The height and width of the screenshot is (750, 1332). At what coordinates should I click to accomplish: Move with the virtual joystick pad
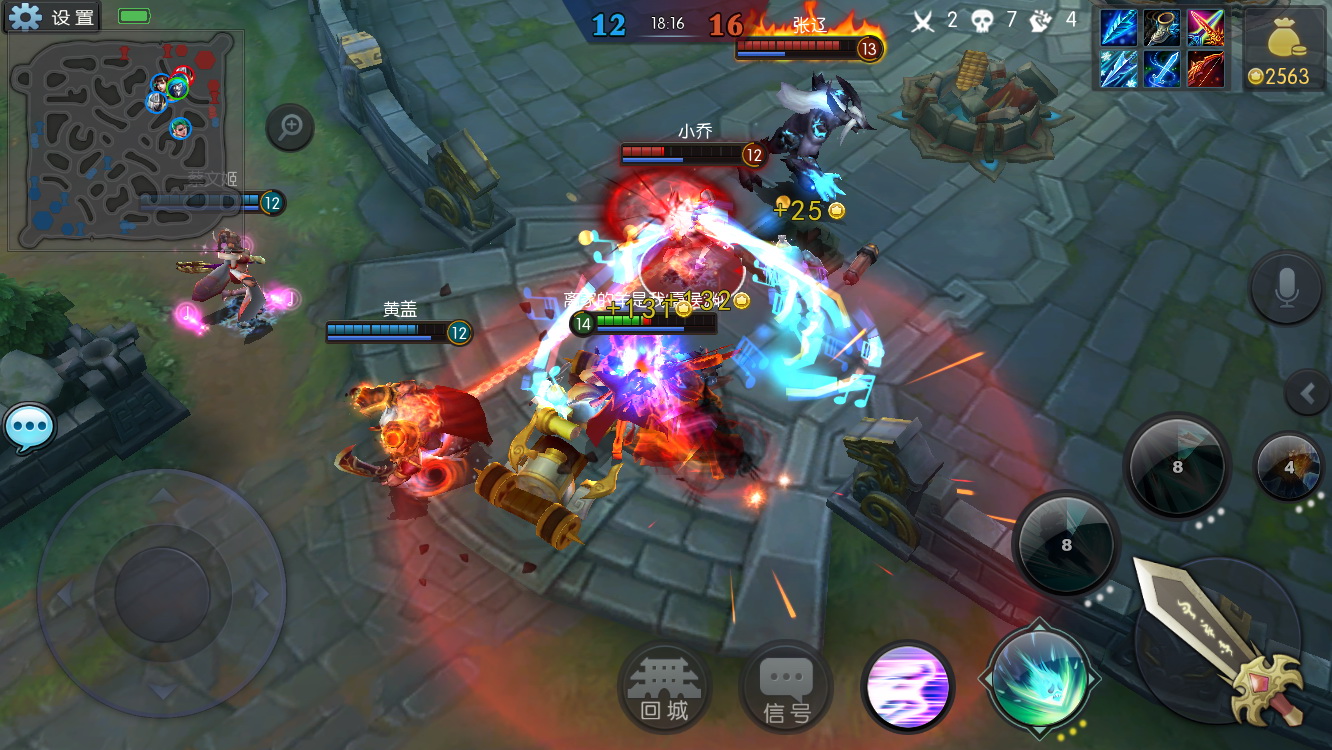click(162, 593)
